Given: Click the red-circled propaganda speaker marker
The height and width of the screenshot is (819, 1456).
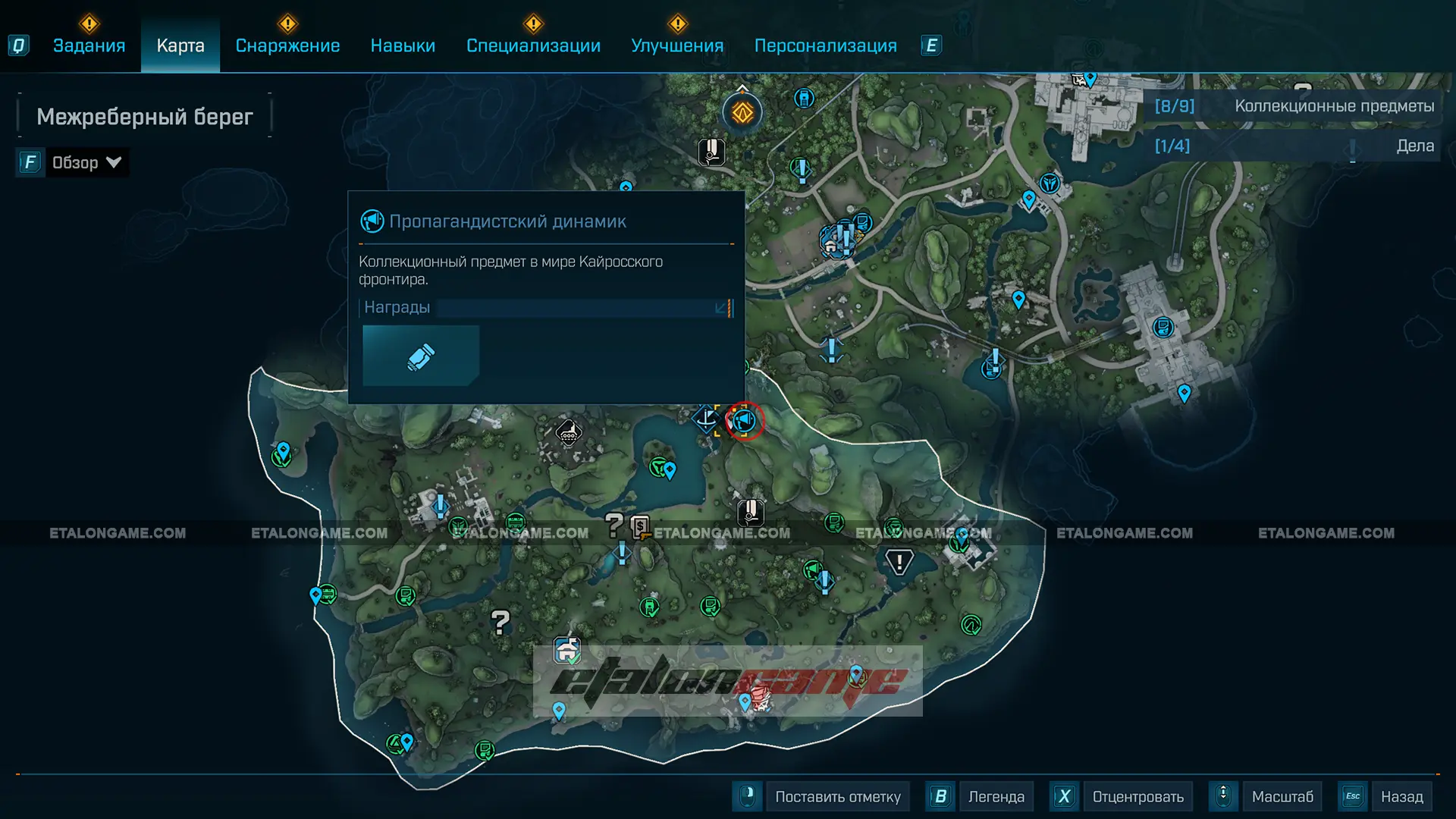Looking at the screenshot, I should point(745,420).
